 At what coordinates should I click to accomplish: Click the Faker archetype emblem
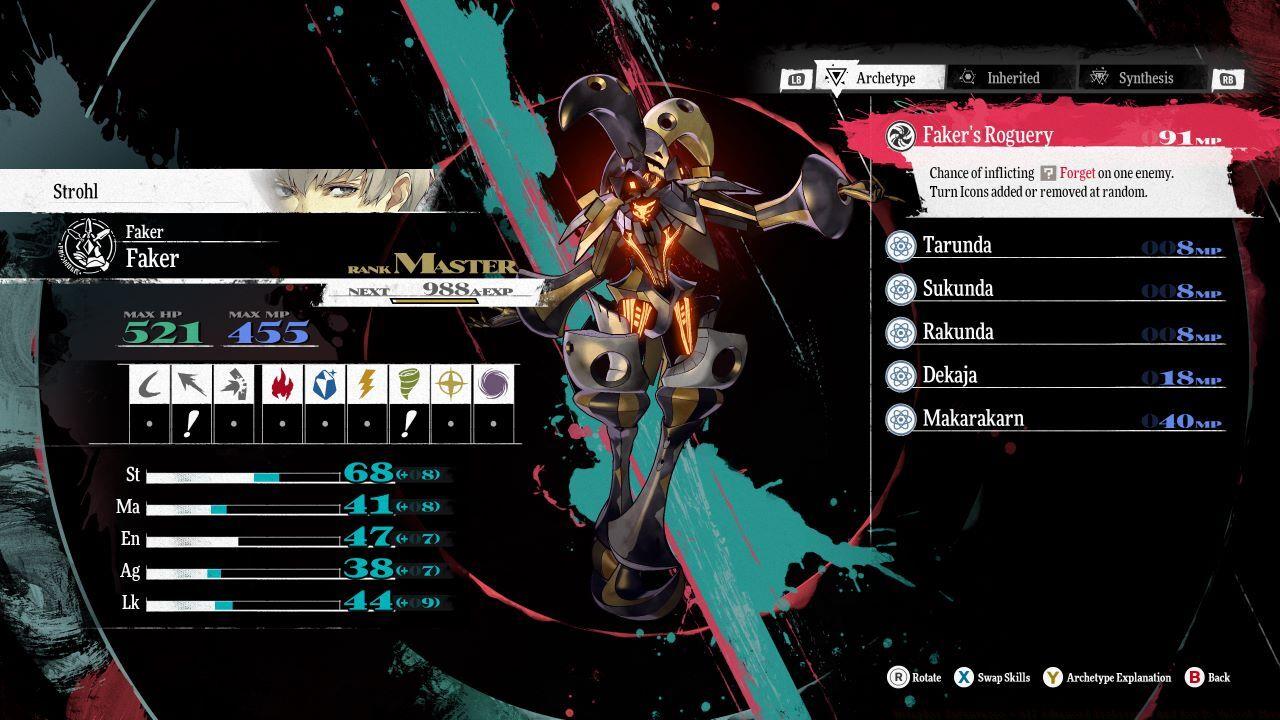pyautogui.click(x=88, y=246)
